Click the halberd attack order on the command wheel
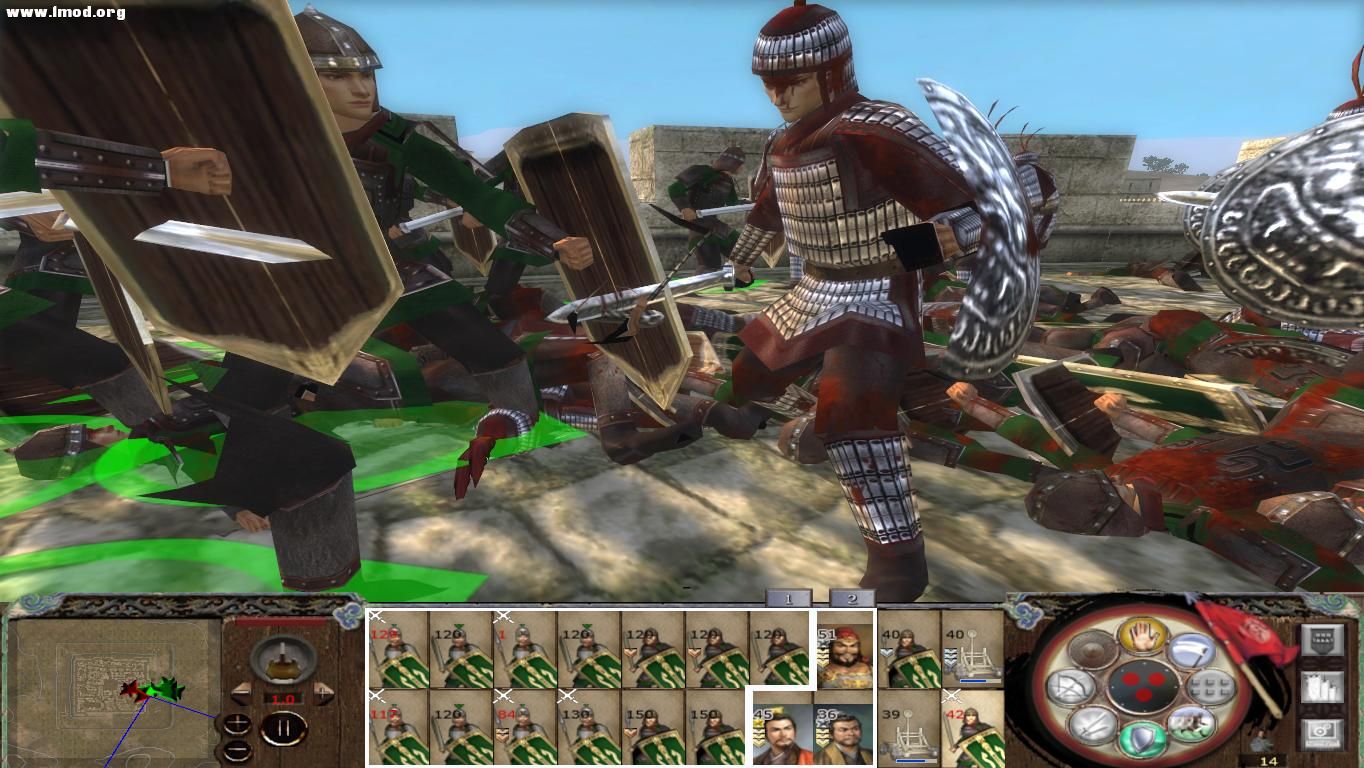 coord(1192,651)
